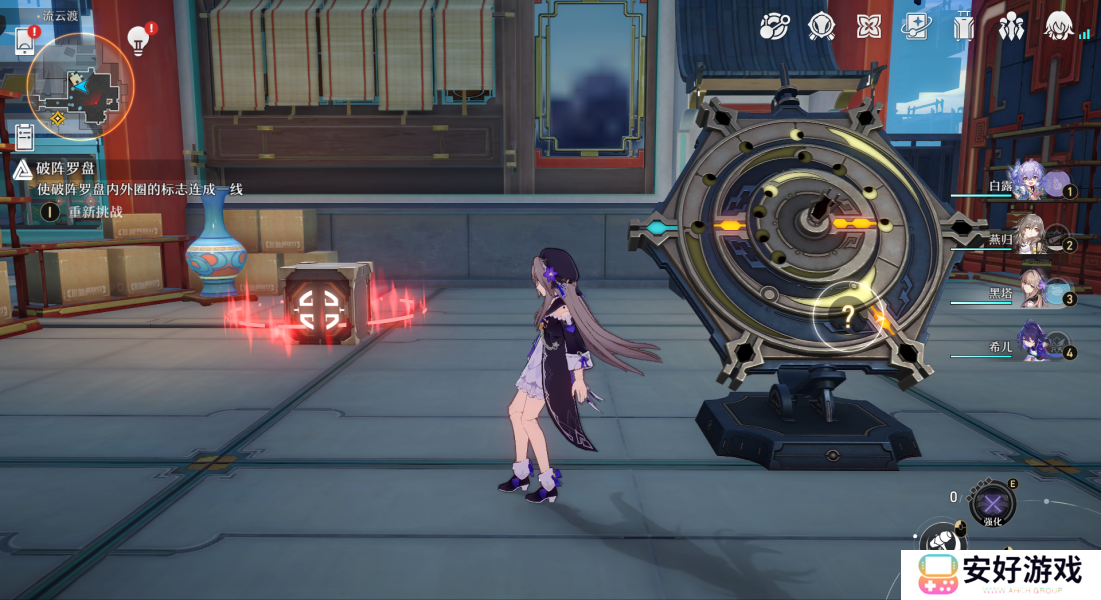This screenshot has width=1101, height=600.
Task: Open the medal-shaped event icon
Action: coord(821,26)
